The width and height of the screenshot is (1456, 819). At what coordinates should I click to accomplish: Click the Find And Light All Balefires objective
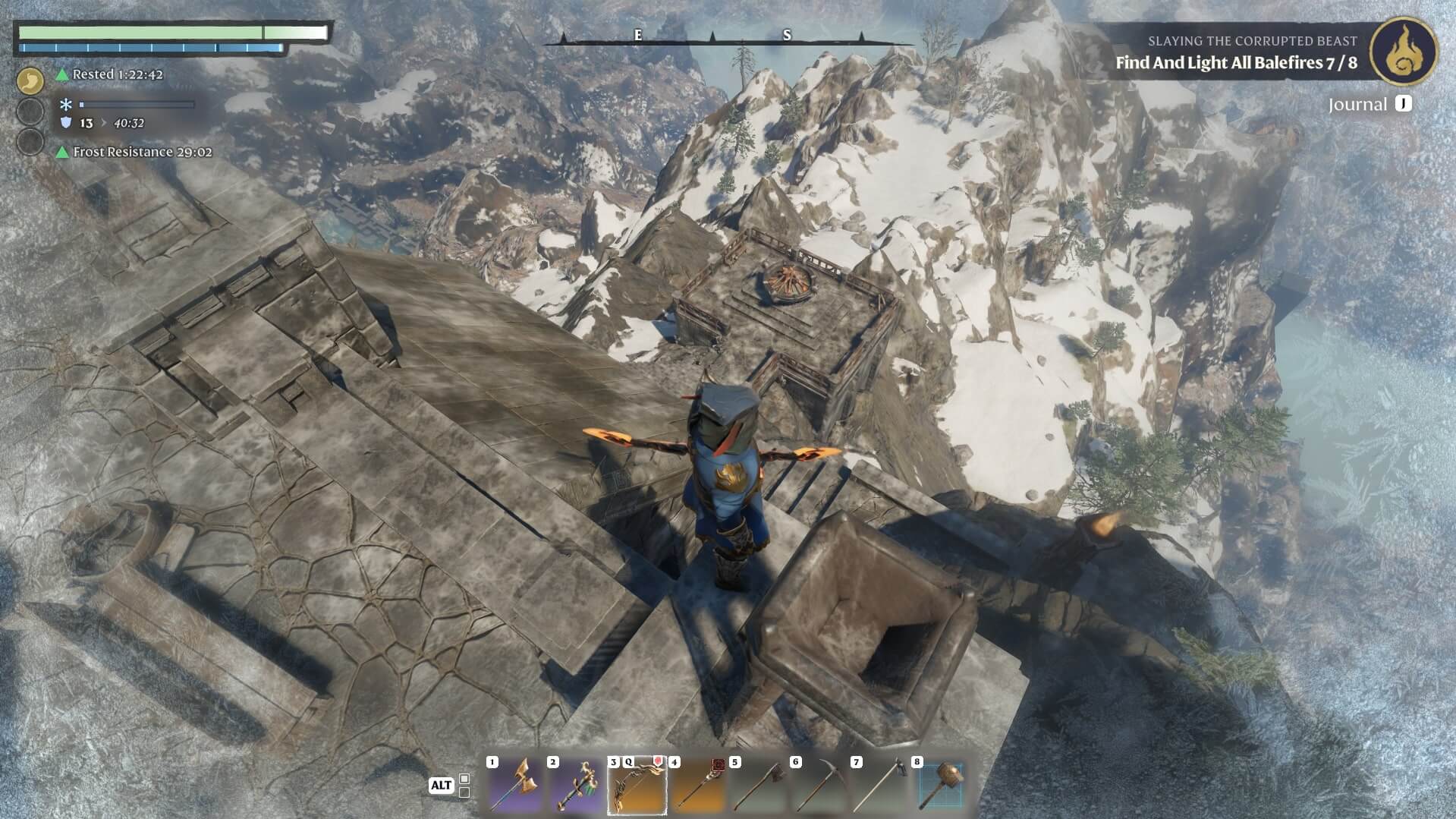tap(1236, 63)
